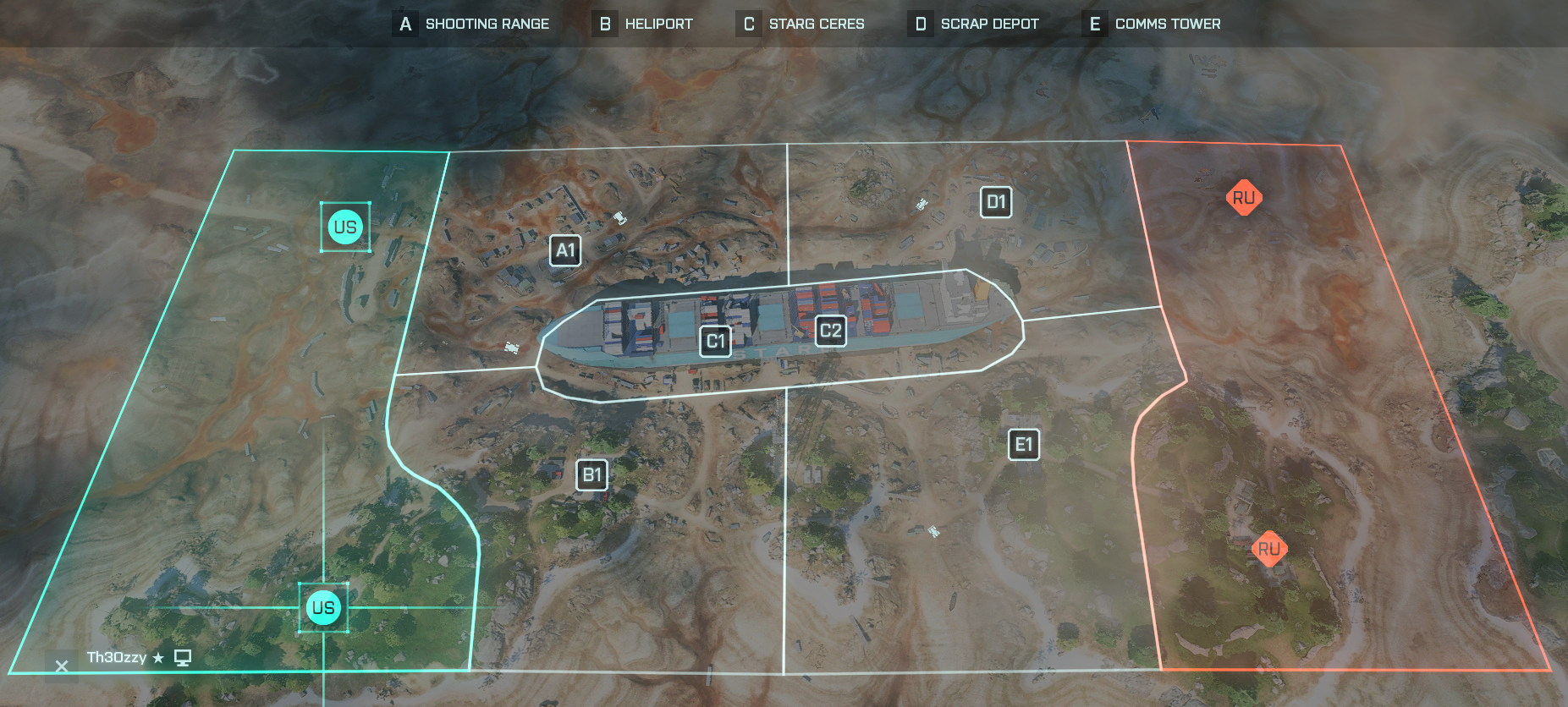Select the vehicle icon west of the ship near C1

(x=512, y=348)
